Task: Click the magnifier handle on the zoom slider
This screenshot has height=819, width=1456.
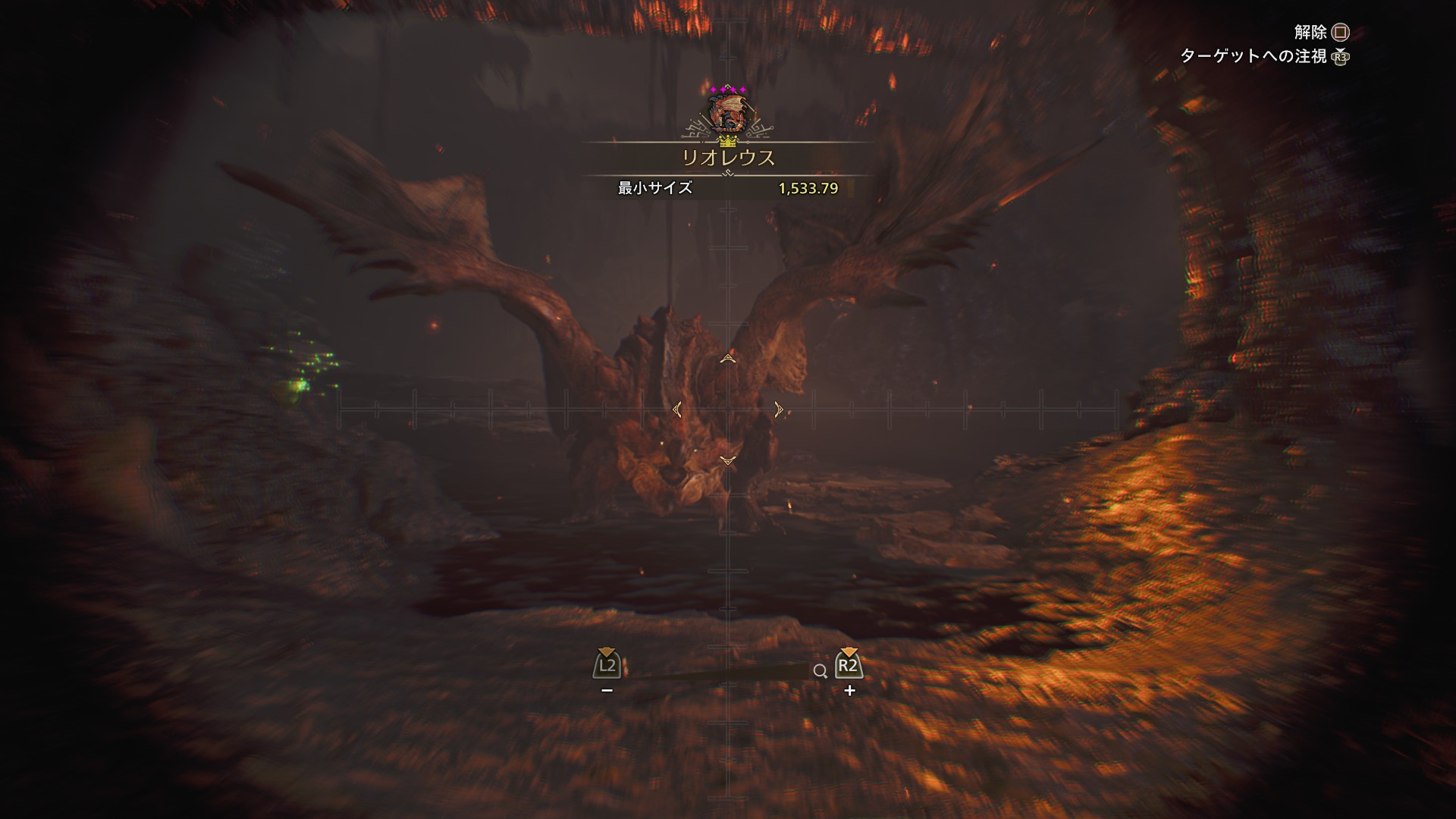Action: point(820,671)
